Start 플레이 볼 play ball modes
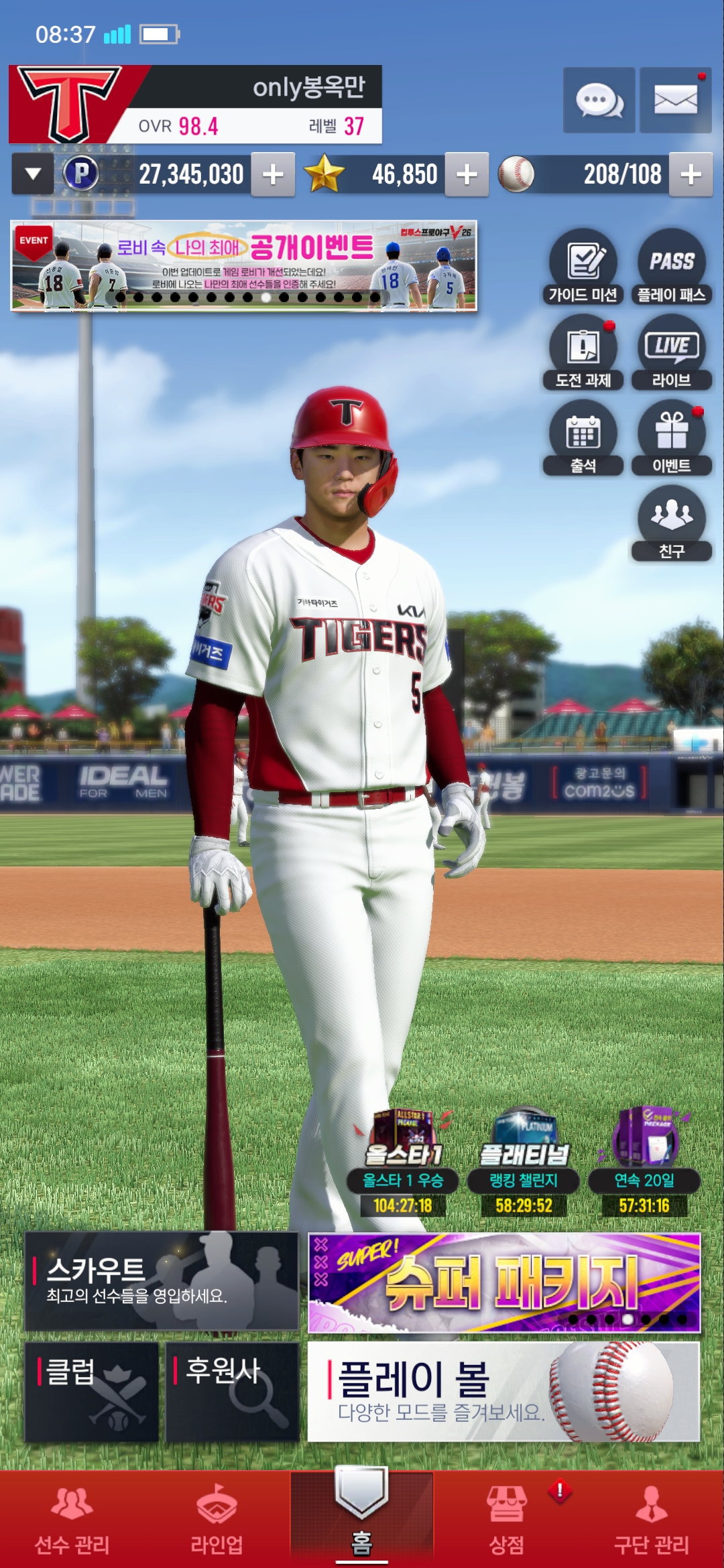Viewport: 724px width, 1568px height. pyautogui.click(x=504, y=1391)
